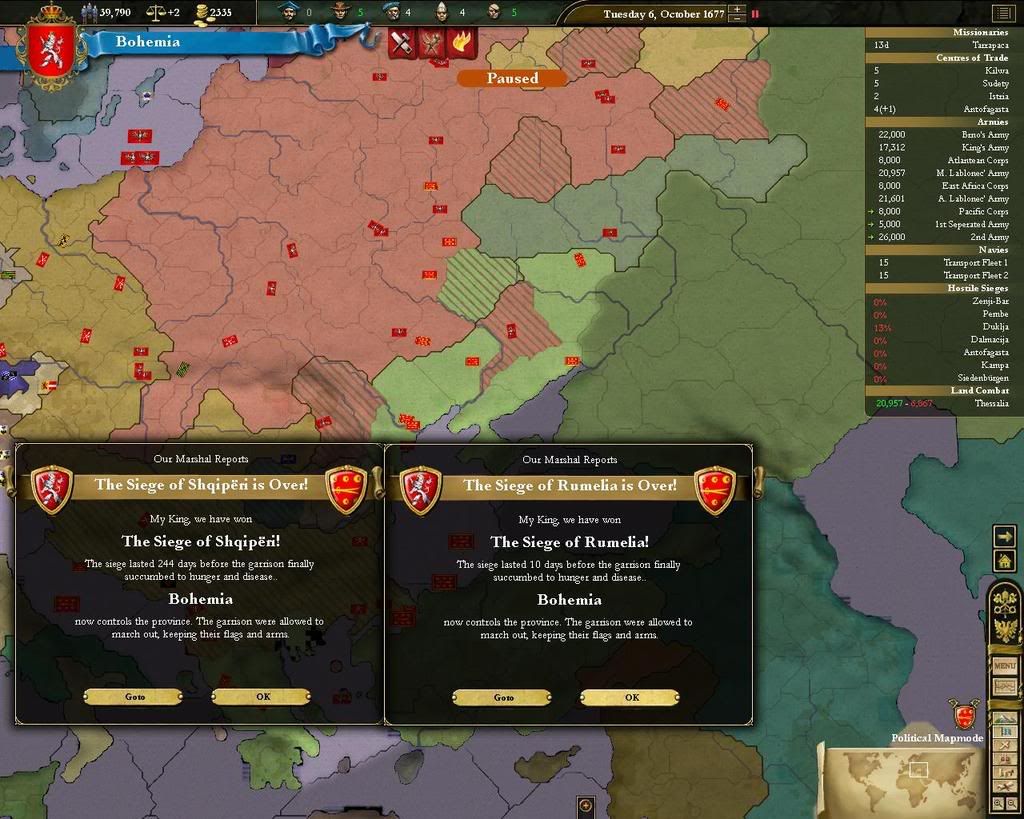Select the Thessalia land combat entry
Viewport: 1024px width, 819px height.
tap(991, 404)
